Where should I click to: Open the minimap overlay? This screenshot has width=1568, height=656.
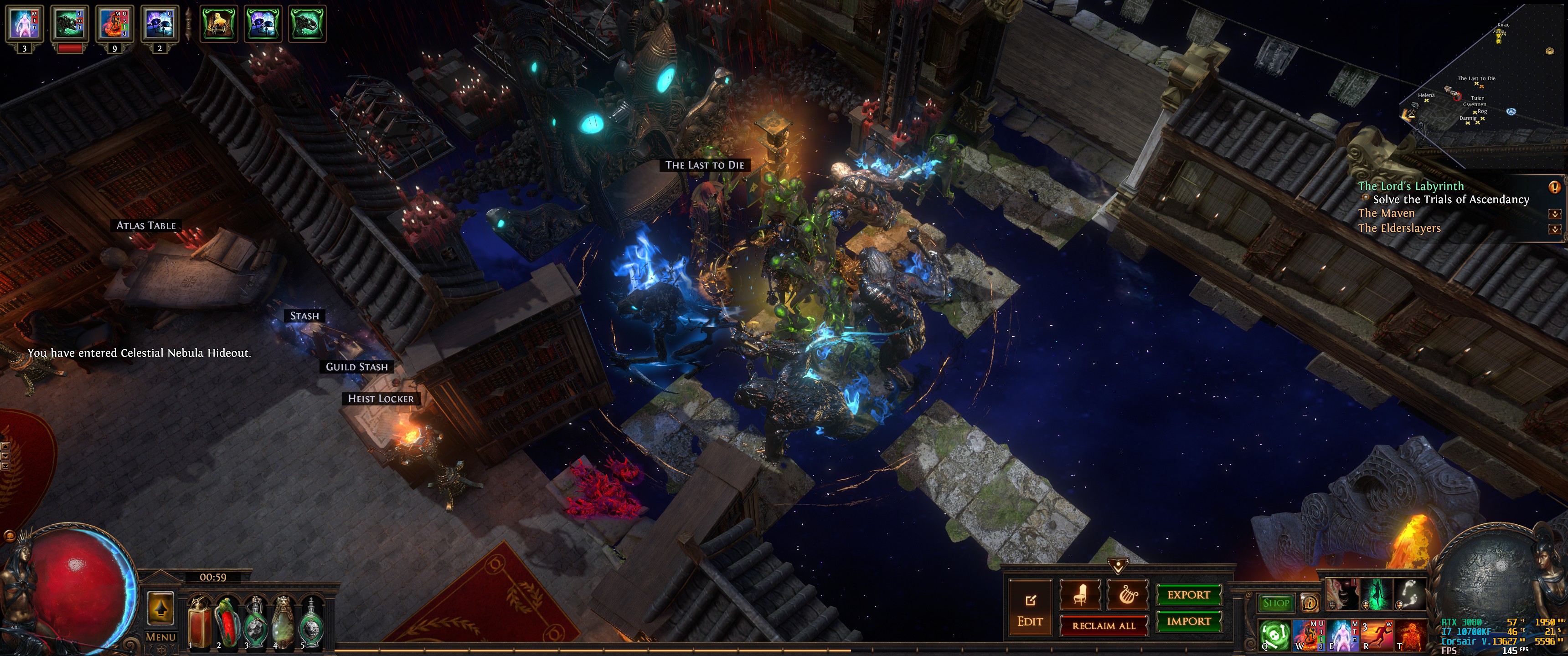pyautogui.click(x=1485, y=85)
